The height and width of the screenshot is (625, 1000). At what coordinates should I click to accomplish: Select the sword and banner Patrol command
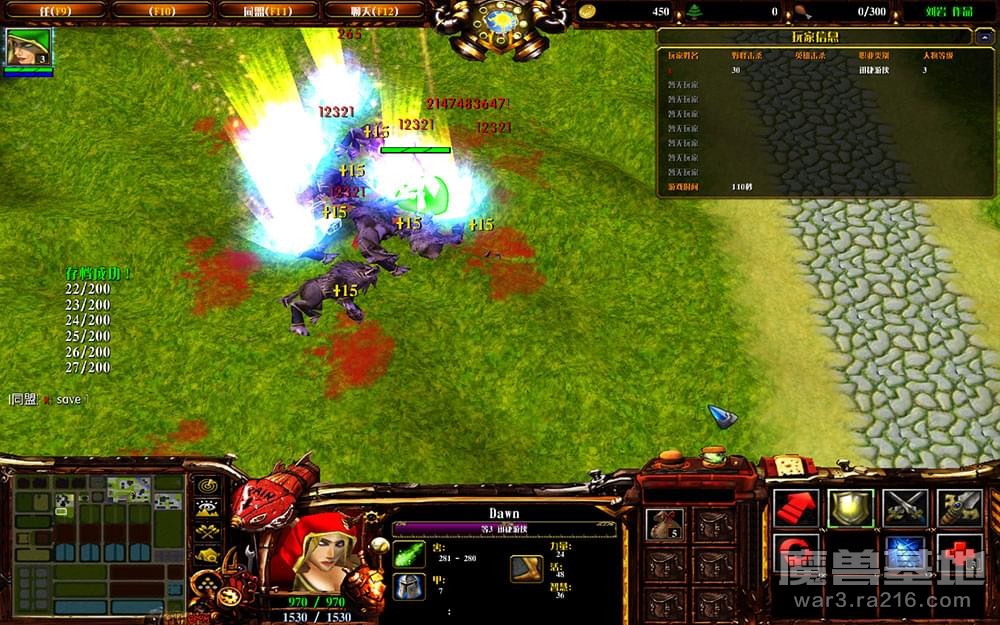click(958, 507)
